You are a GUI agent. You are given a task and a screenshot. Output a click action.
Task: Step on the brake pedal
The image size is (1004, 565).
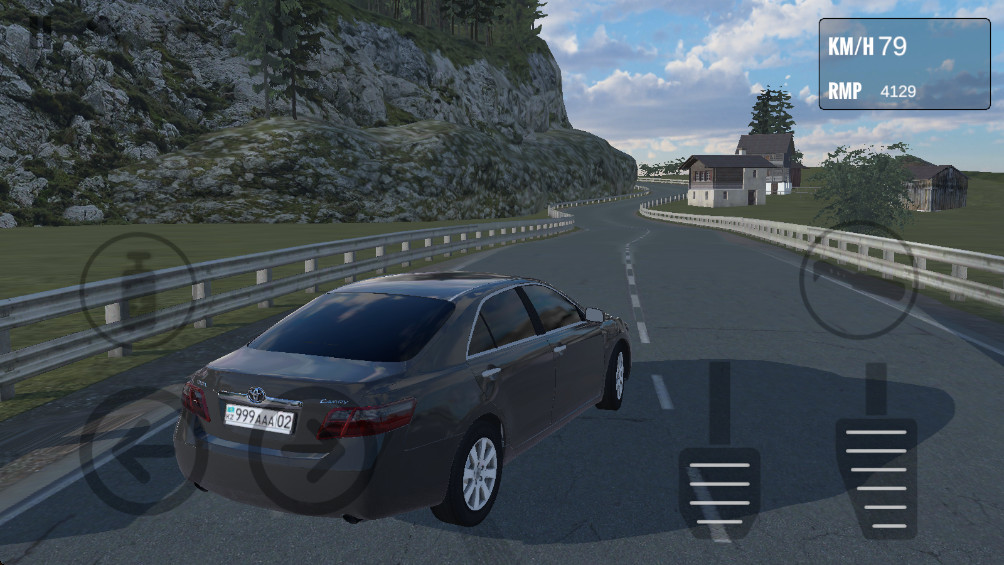(719, 490)
